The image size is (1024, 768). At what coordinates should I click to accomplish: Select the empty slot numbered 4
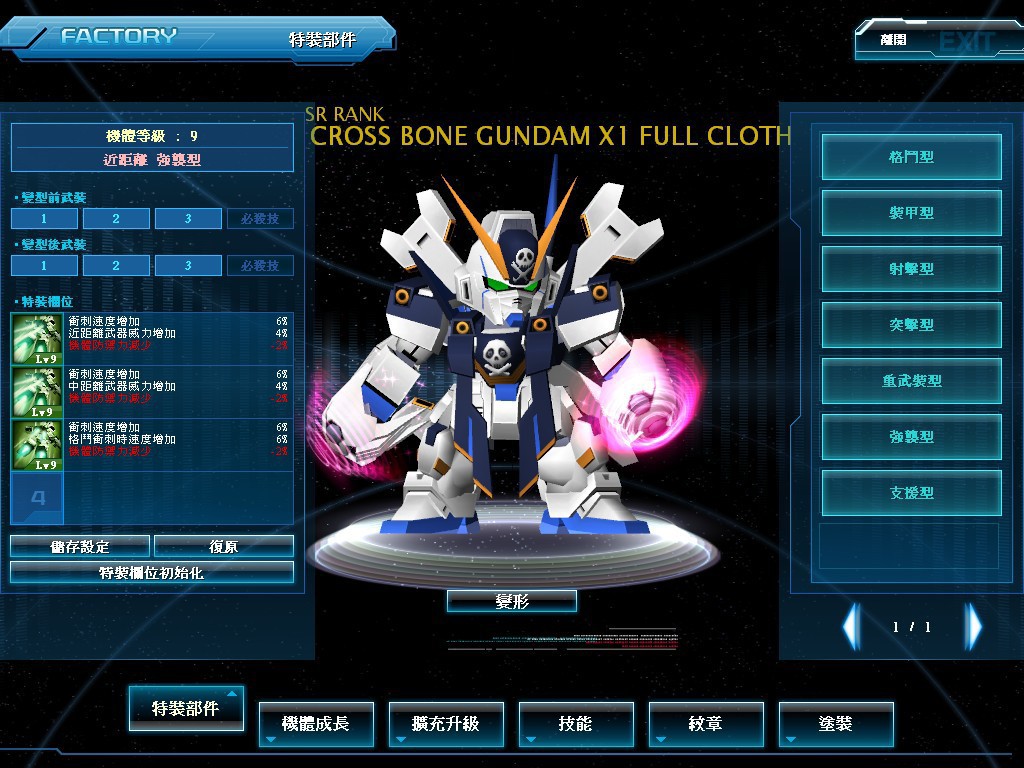point(38,498)
